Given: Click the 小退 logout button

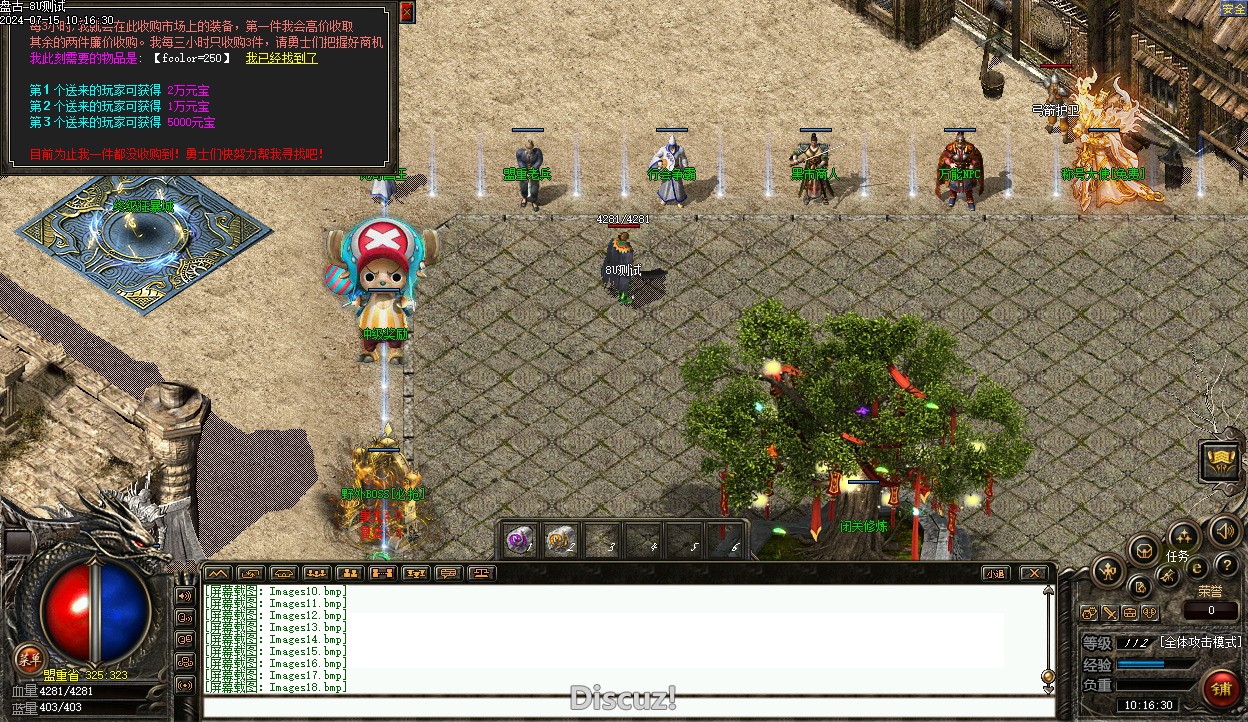Looking at the screenshot, I should pyautogui.click(x=993, y=573).
